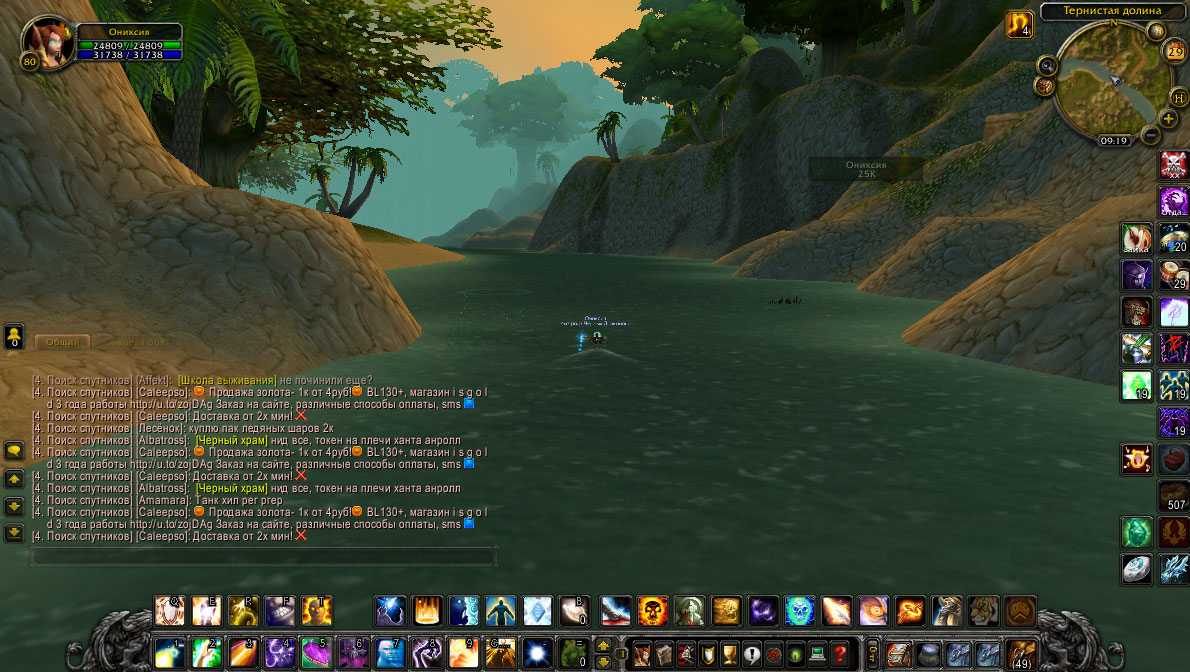Click the skull and crossbones side icon

(1173, 164)
